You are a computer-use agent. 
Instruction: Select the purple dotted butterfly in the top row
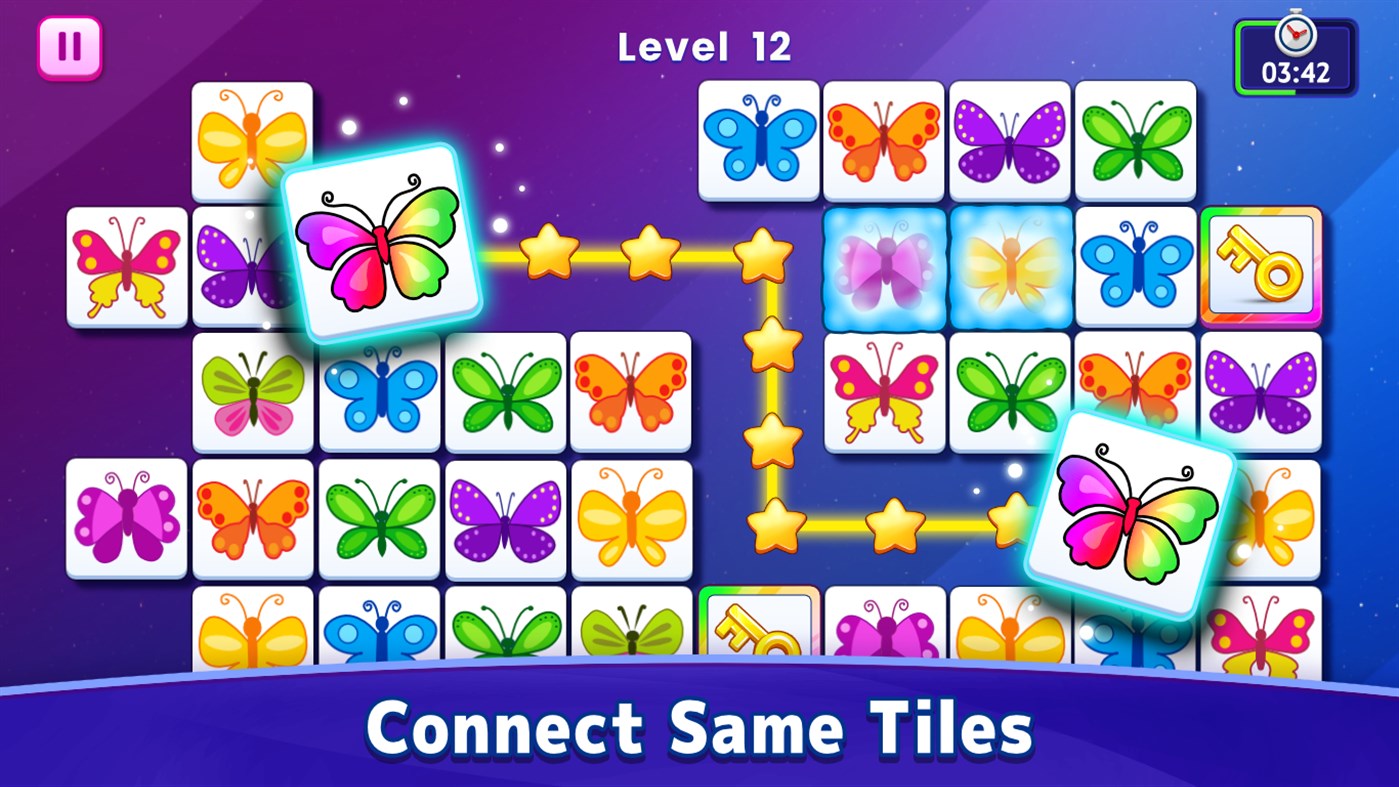[x=1009, y=138]
